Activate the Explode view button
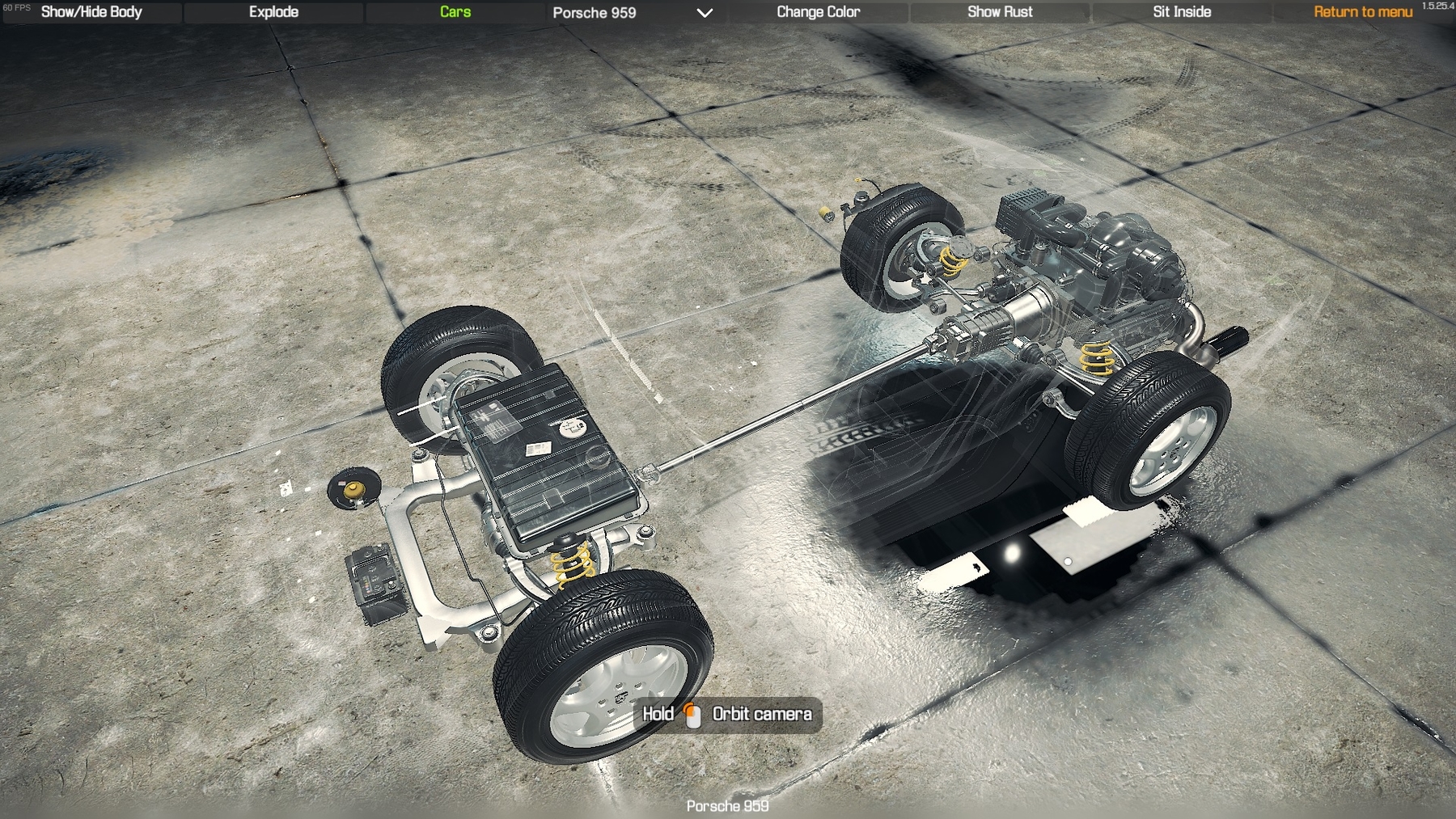The width and height of the screenshot is (1456, 819). [x=273, y=12]
